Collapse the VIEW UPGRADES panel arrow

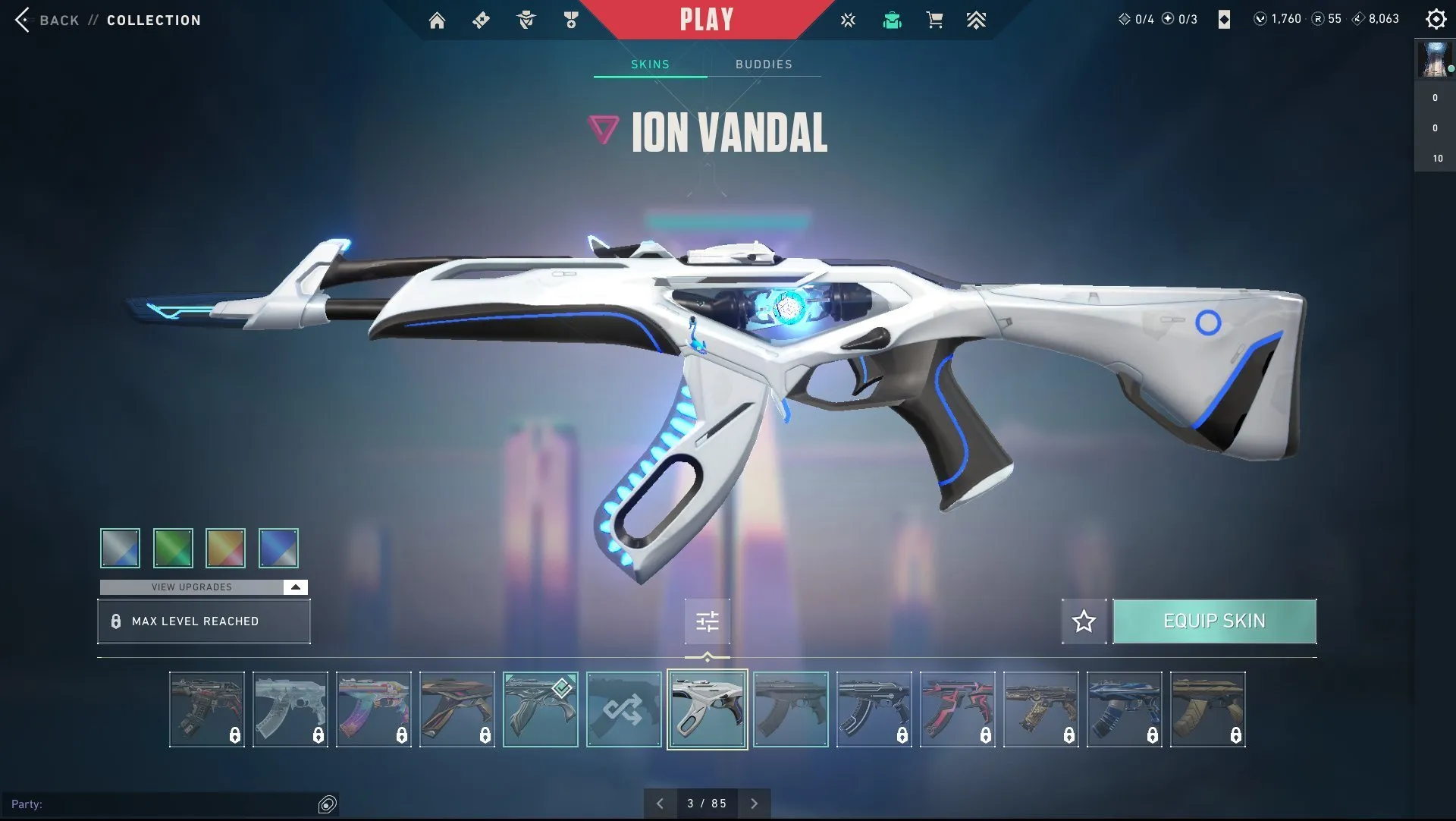293,587
